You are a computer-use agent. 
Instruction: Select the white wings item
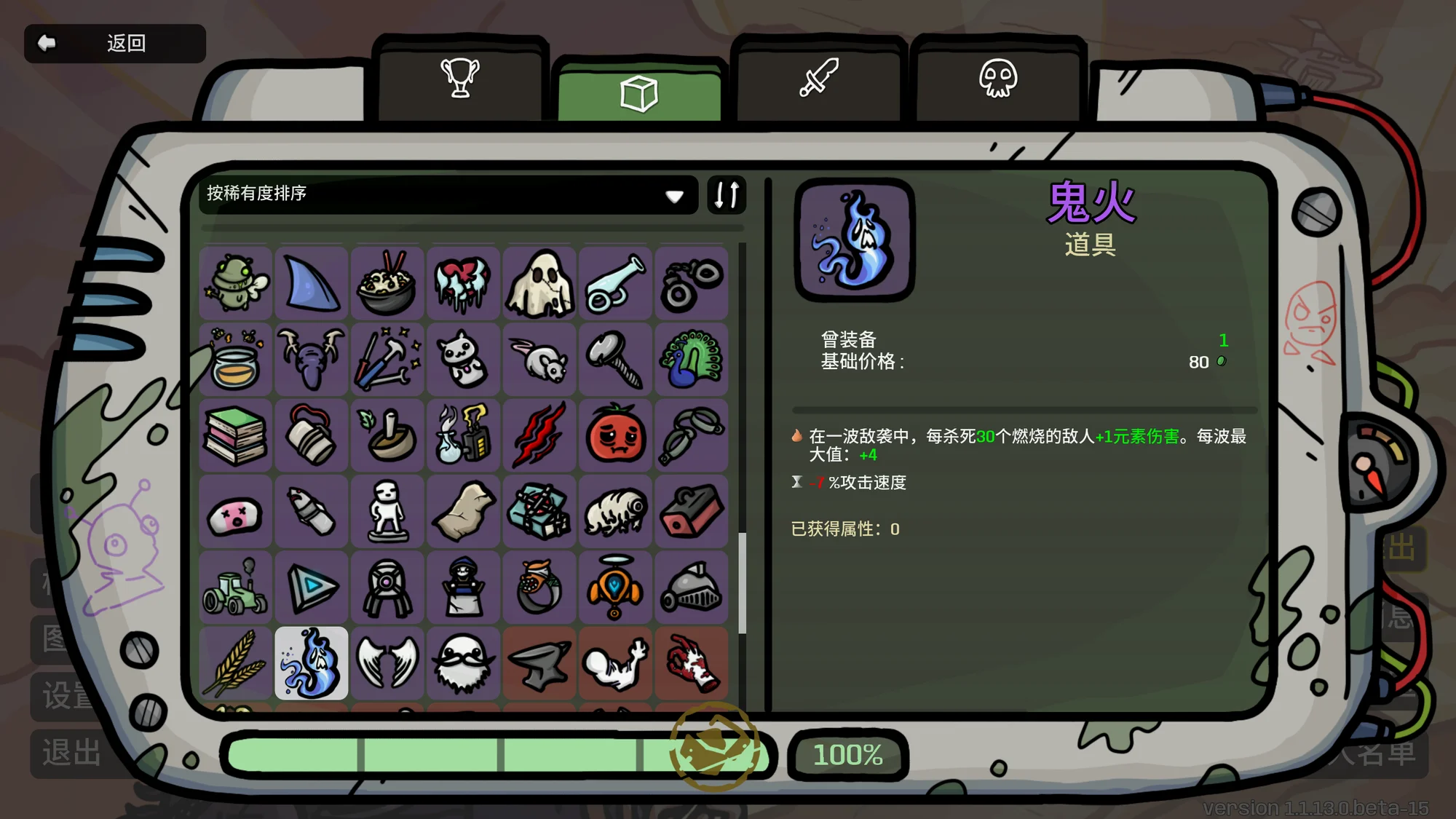click(x=387, y=663)
